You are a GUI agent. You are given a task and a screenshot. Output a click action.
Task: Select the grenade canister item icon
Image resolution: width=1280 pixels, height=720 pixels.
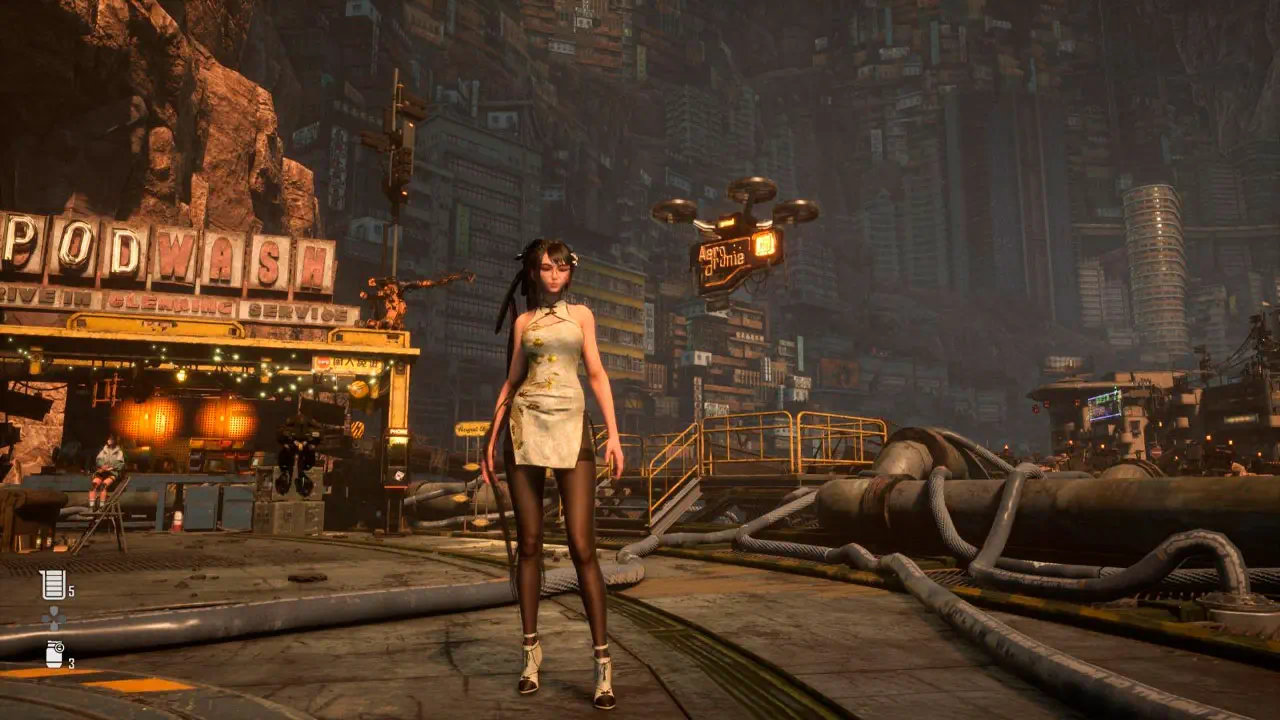(53, 654)
